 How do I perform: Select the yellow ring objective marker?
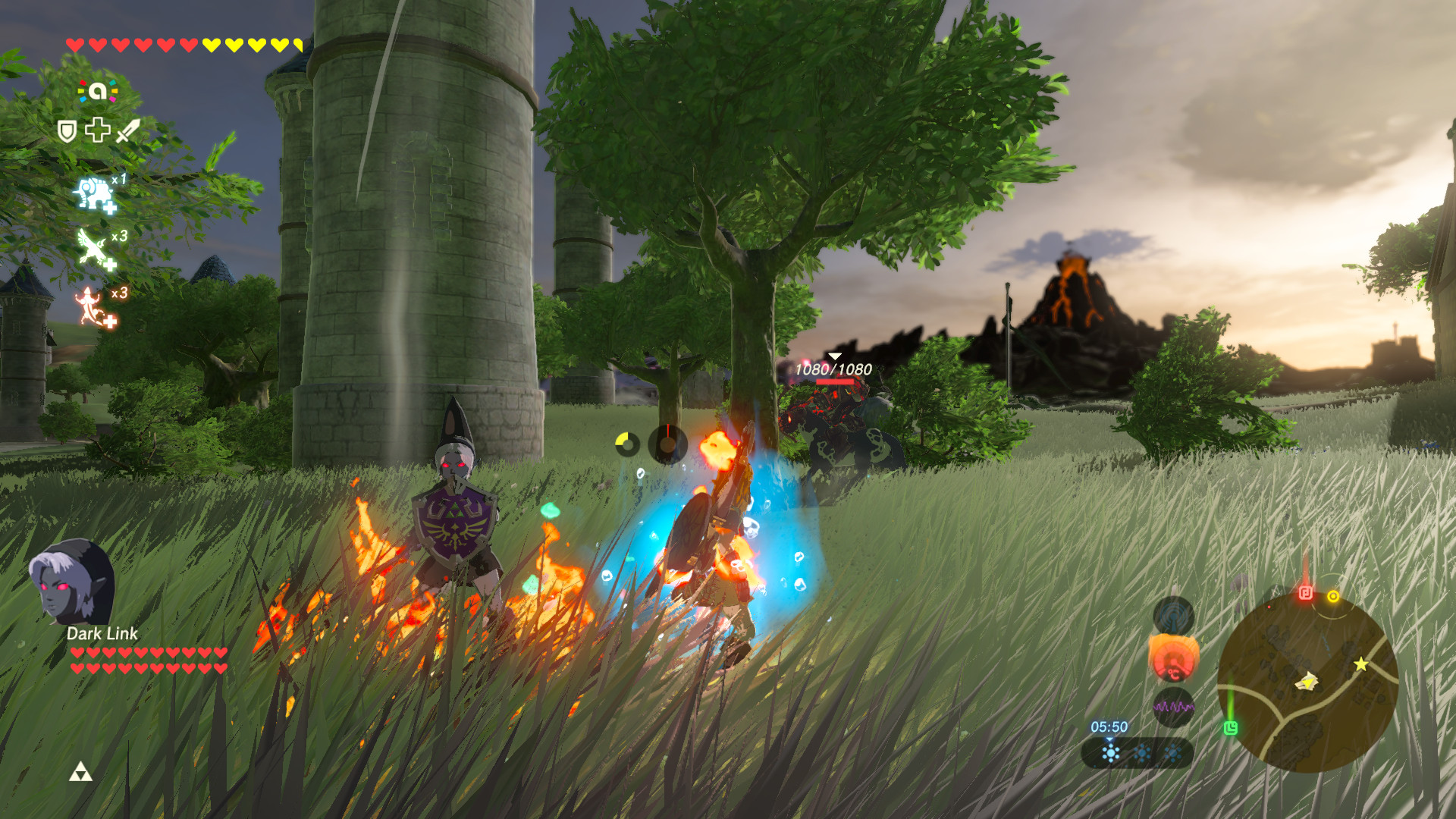1333,597
